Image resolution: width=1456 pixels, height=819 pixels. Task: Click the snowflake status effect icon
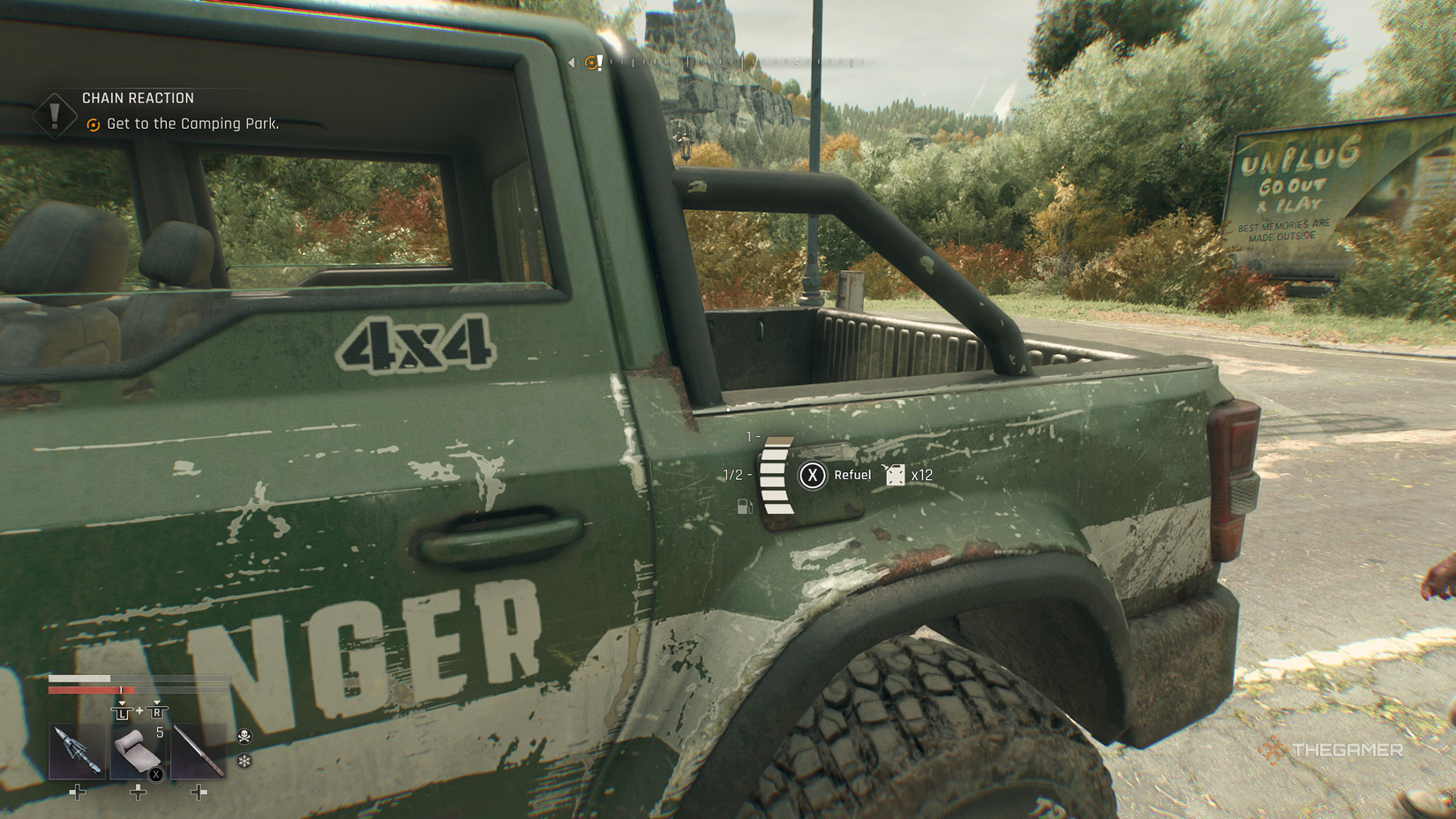(x=244, y=762)
